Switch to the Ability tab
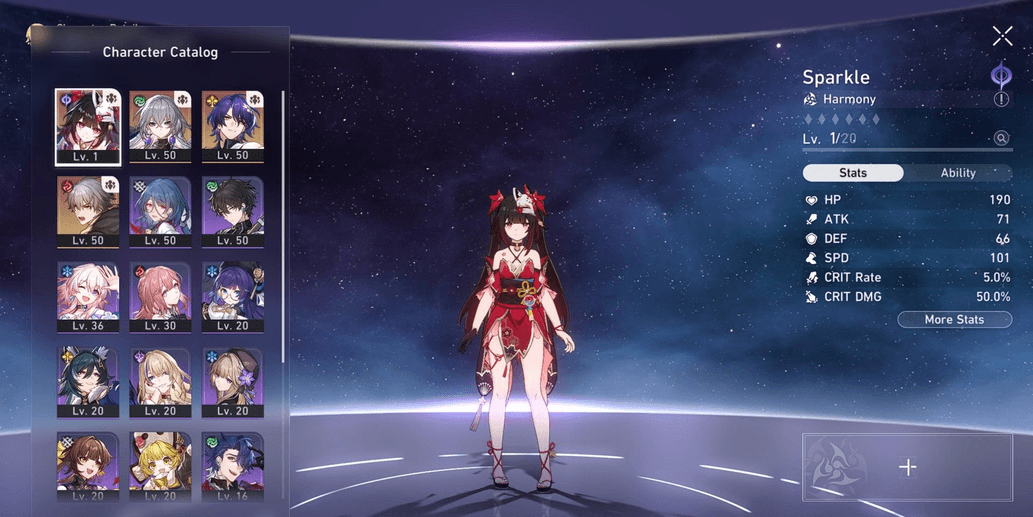 957,173
